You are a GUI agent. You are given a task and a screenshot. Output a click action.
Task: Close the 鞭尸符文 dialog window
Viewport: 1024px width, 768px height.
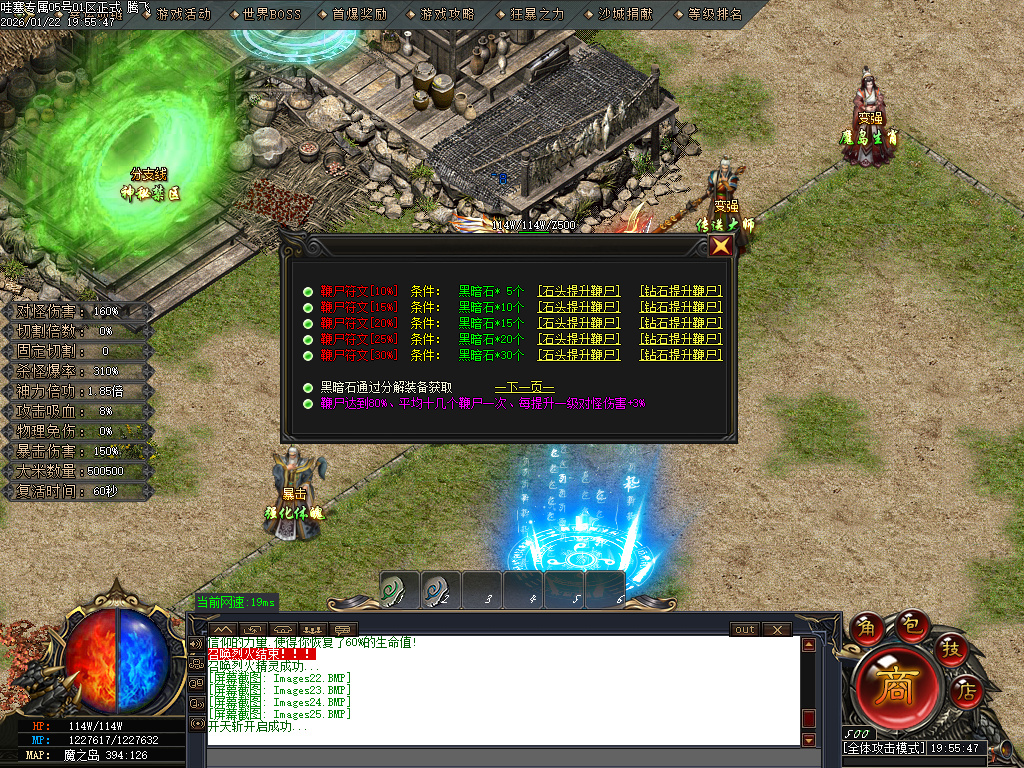(720, 246)
